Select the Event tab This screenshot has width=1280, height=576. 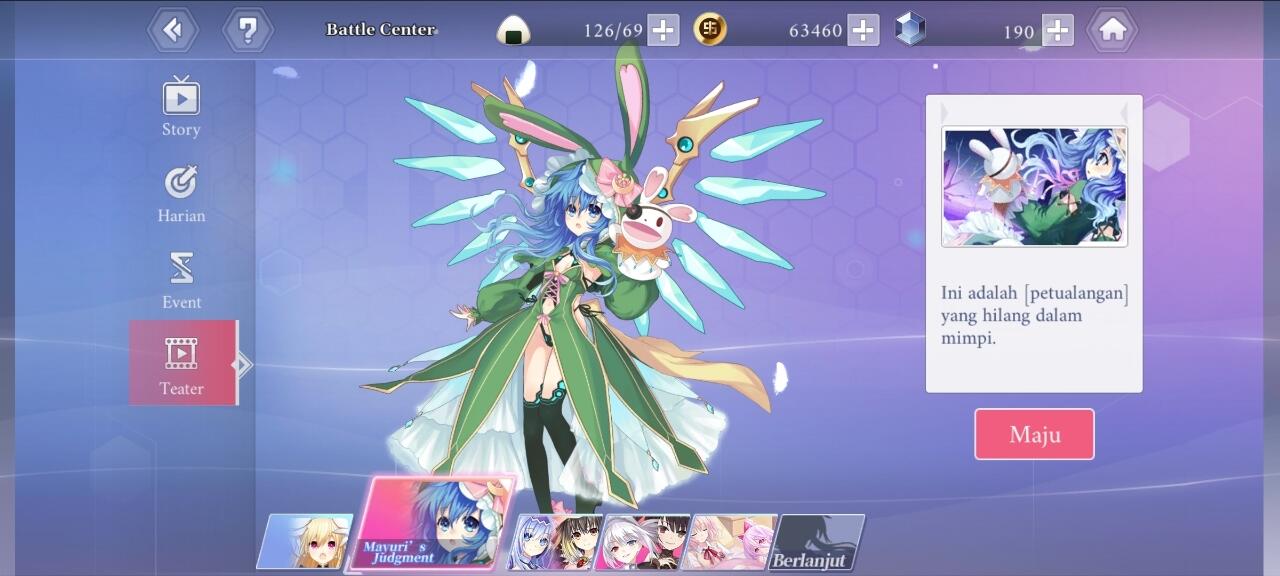point(181,280)
